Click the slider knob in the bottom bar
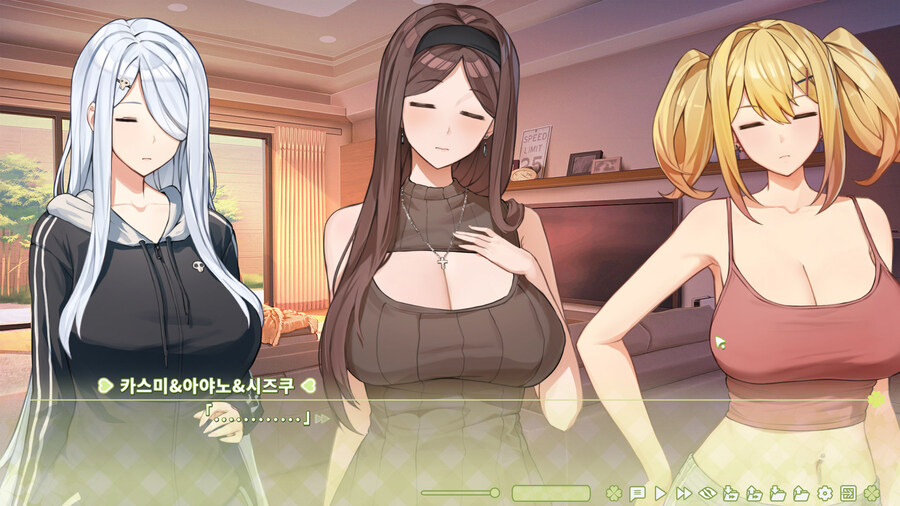Viewport: 900px width, 506px height. click(x=494, y=492)
